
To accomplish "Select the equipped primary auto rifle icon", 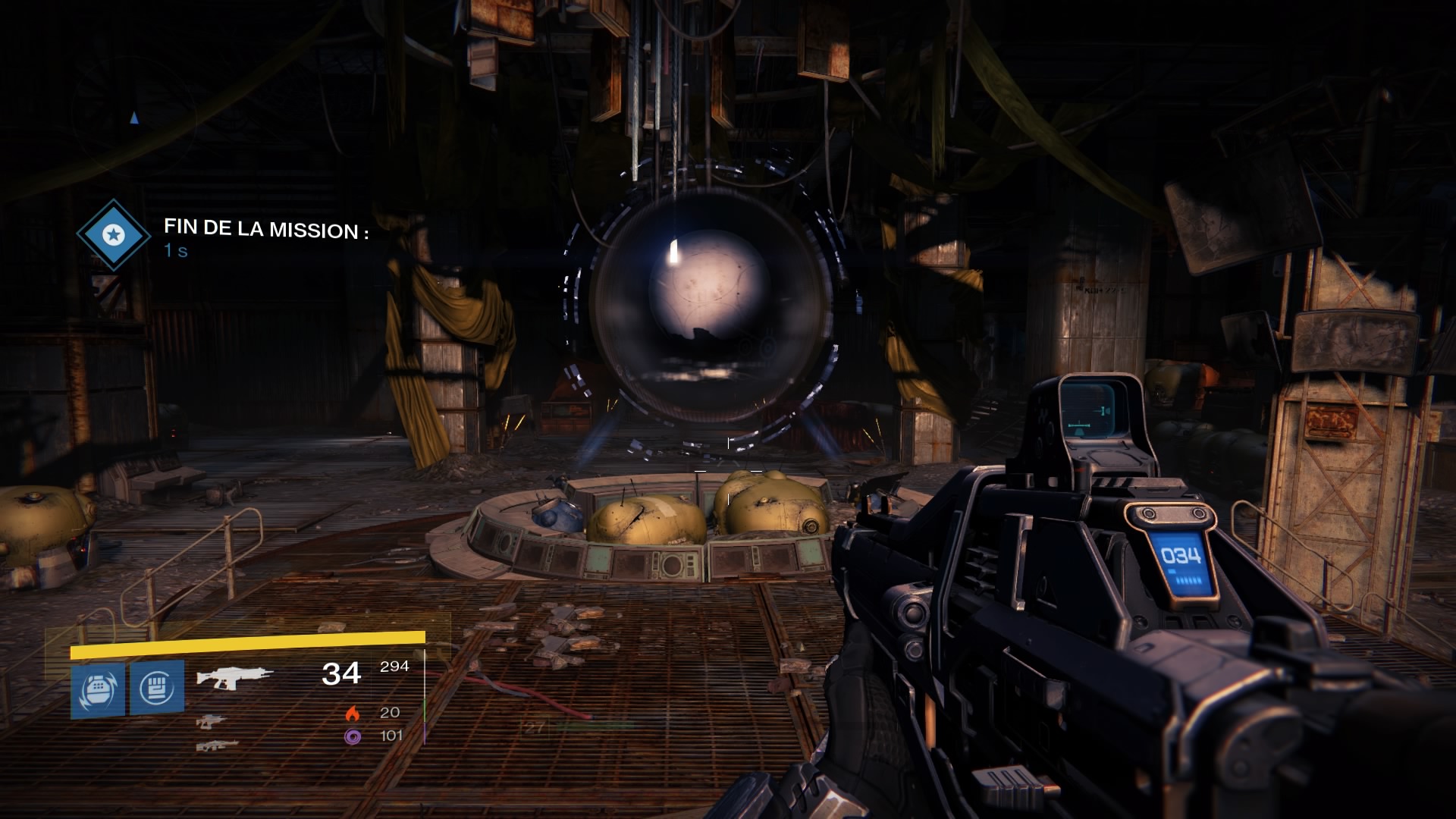I will [x=234, y=676].
